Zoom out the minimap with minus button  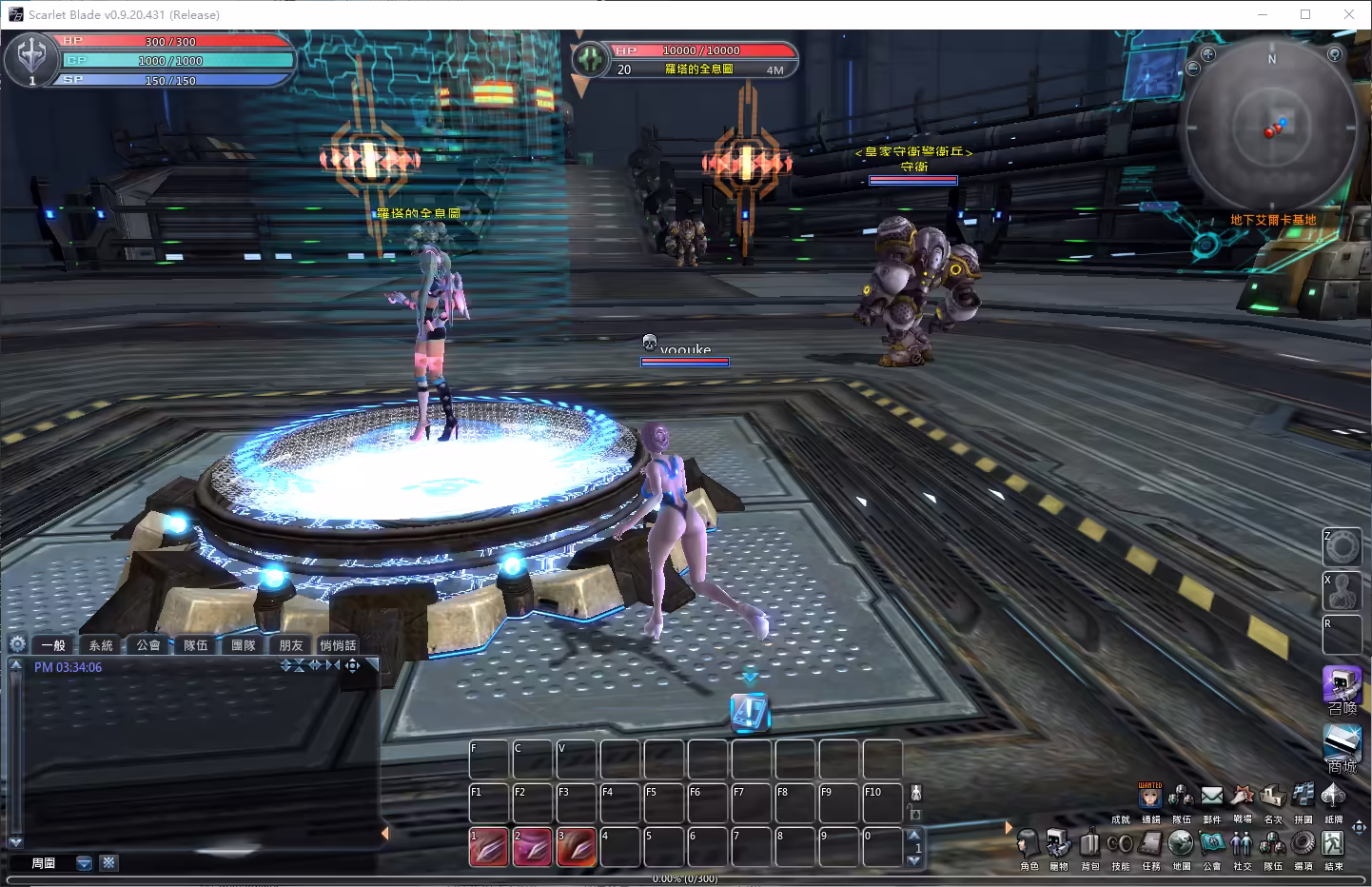tap(1193, 69)
